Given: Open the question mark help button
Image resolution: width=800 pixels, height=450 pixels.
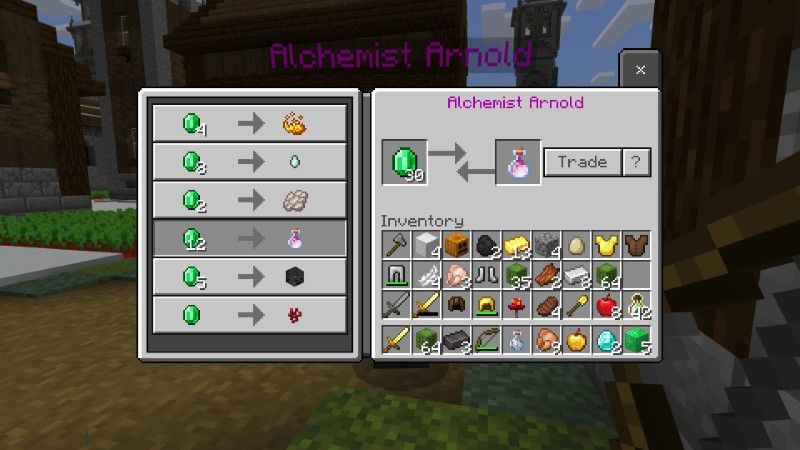Looking at the screenshot, I should coord(636,162).
